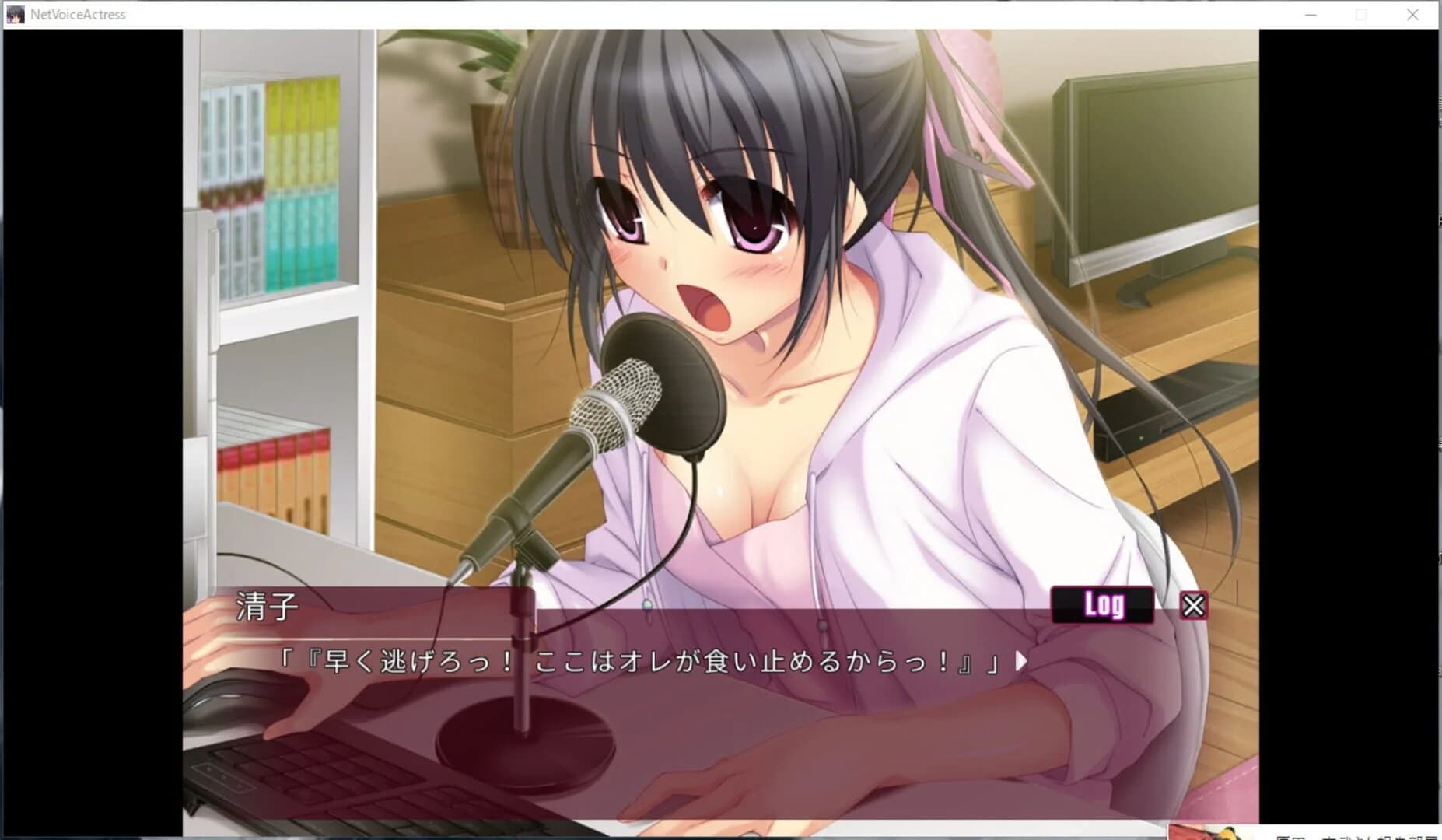Close the NetVoiceActress window
The image size is (1442, 840).
point(1413,14)
